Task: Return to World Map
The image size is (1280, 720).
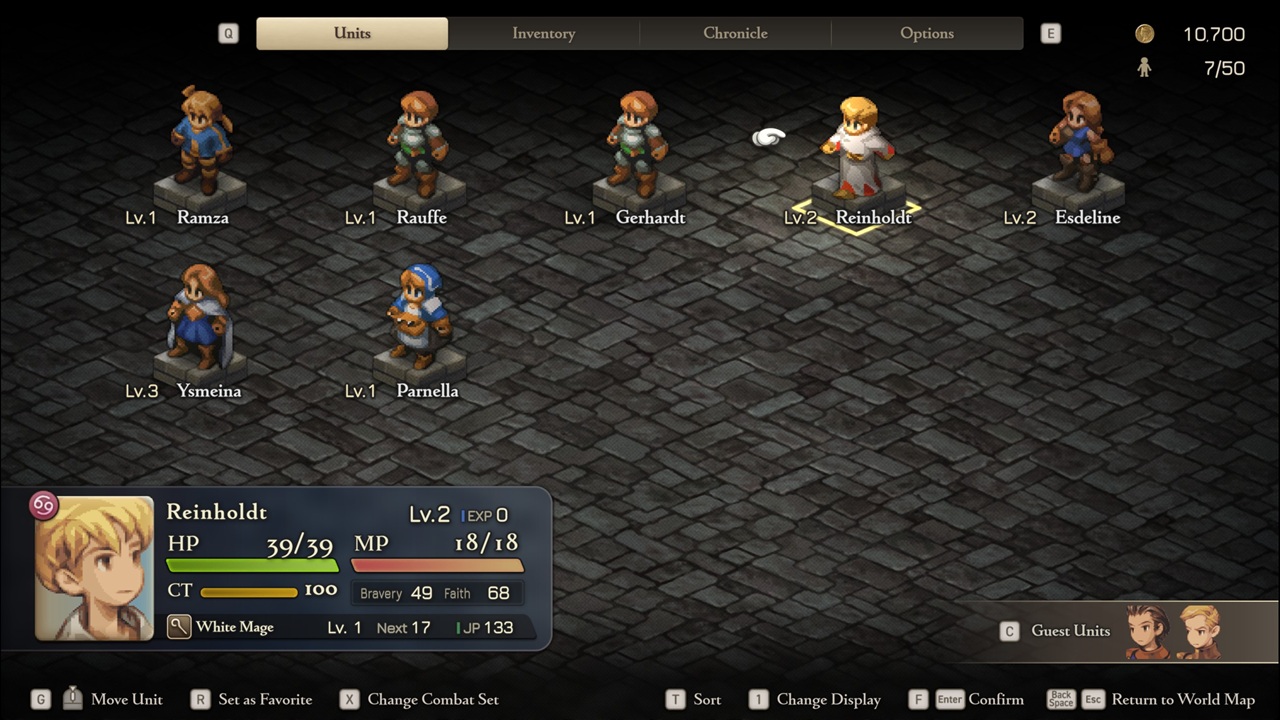Action: pyautogui.click(x=1182, y=699)
